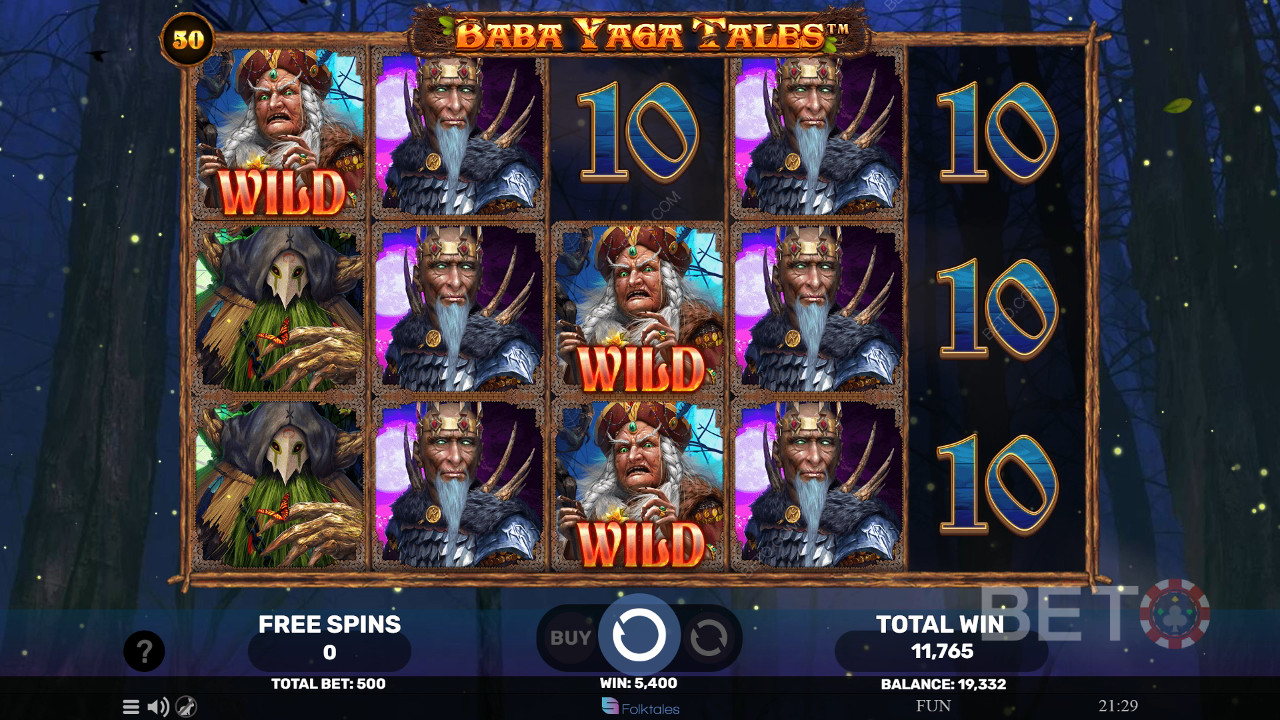This screenshot has width=1280, height=720.
Task: Open the hamburger menu
Action: tap(131, 707)
